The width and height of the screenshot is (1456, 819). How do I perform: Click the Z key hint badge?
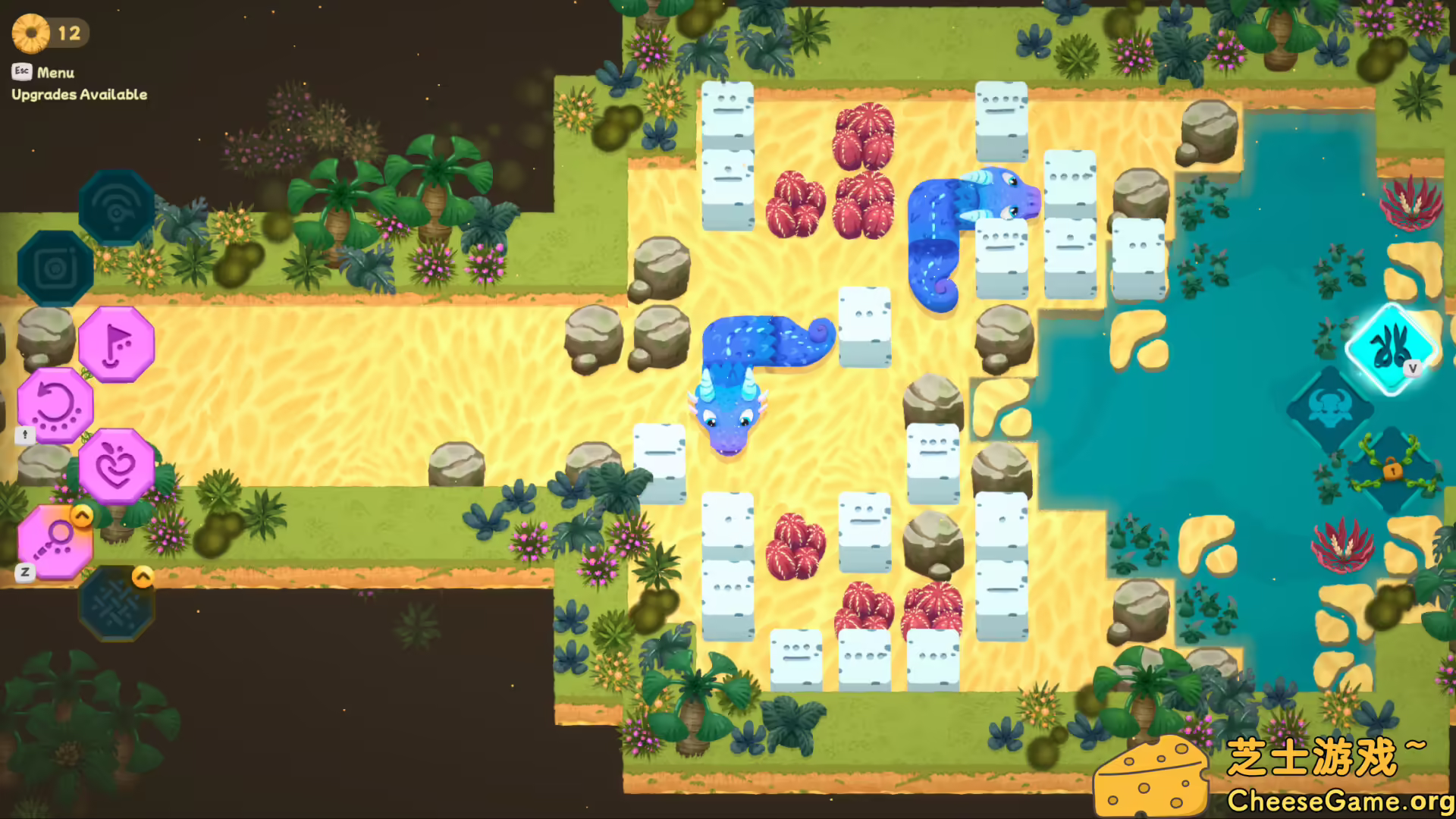coord(24,573)
